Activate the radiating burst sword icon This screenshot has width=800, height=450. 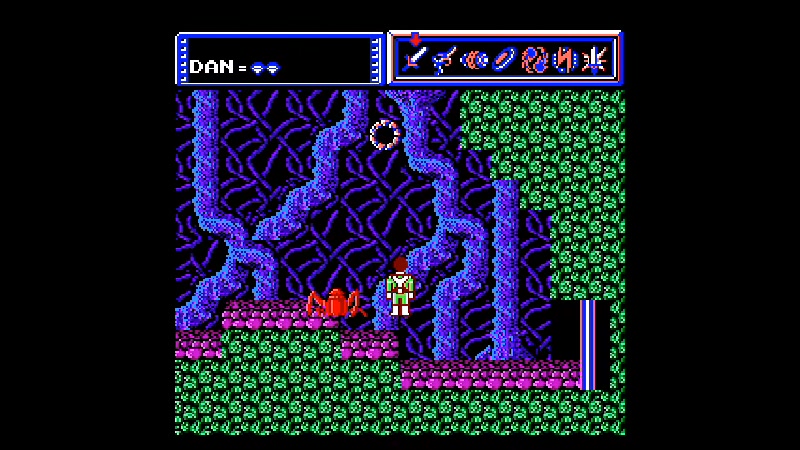pyautogui.click(x=596, y=61)
